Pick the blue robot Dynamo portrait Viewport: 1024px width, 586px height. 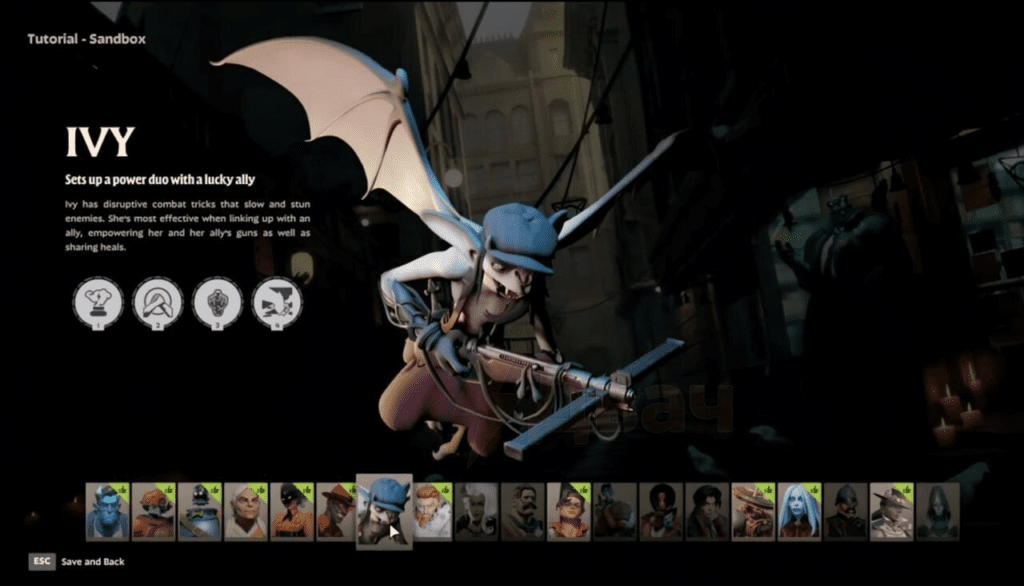pos(200,511)
